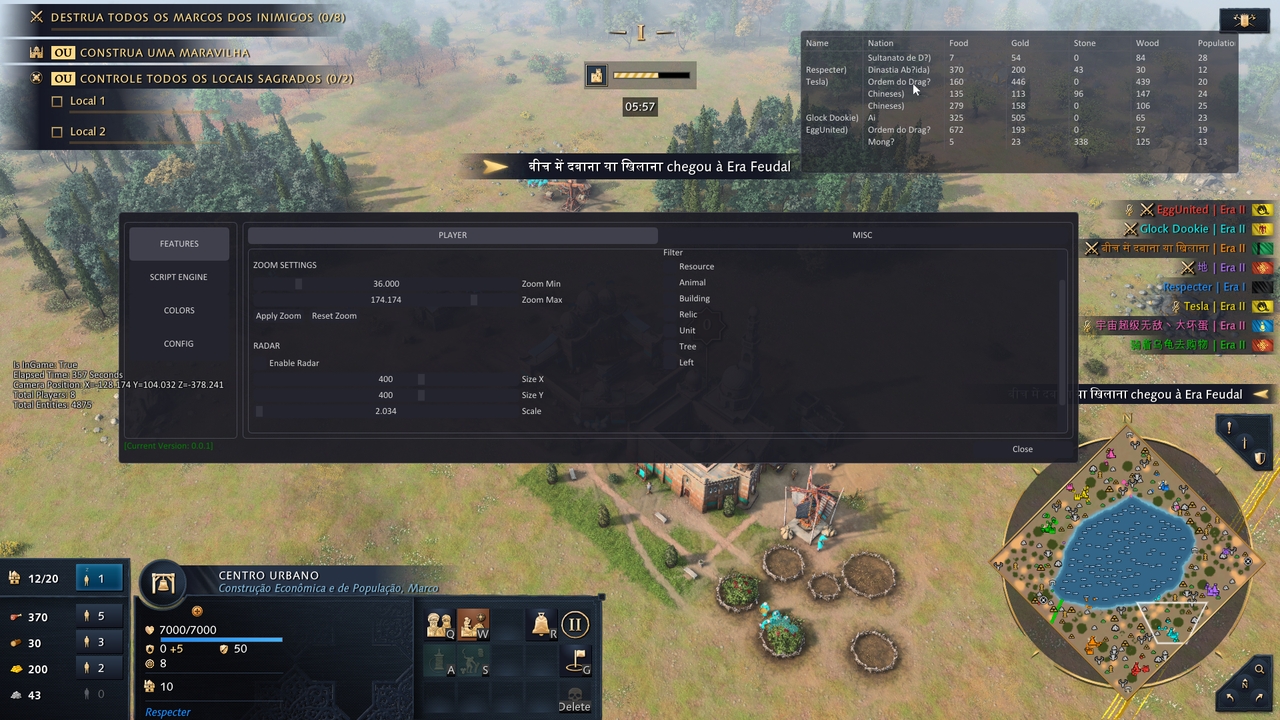The image size is (1280, 720).
Task: Toggle the Building filter option
Action: (x=671, y=299)
